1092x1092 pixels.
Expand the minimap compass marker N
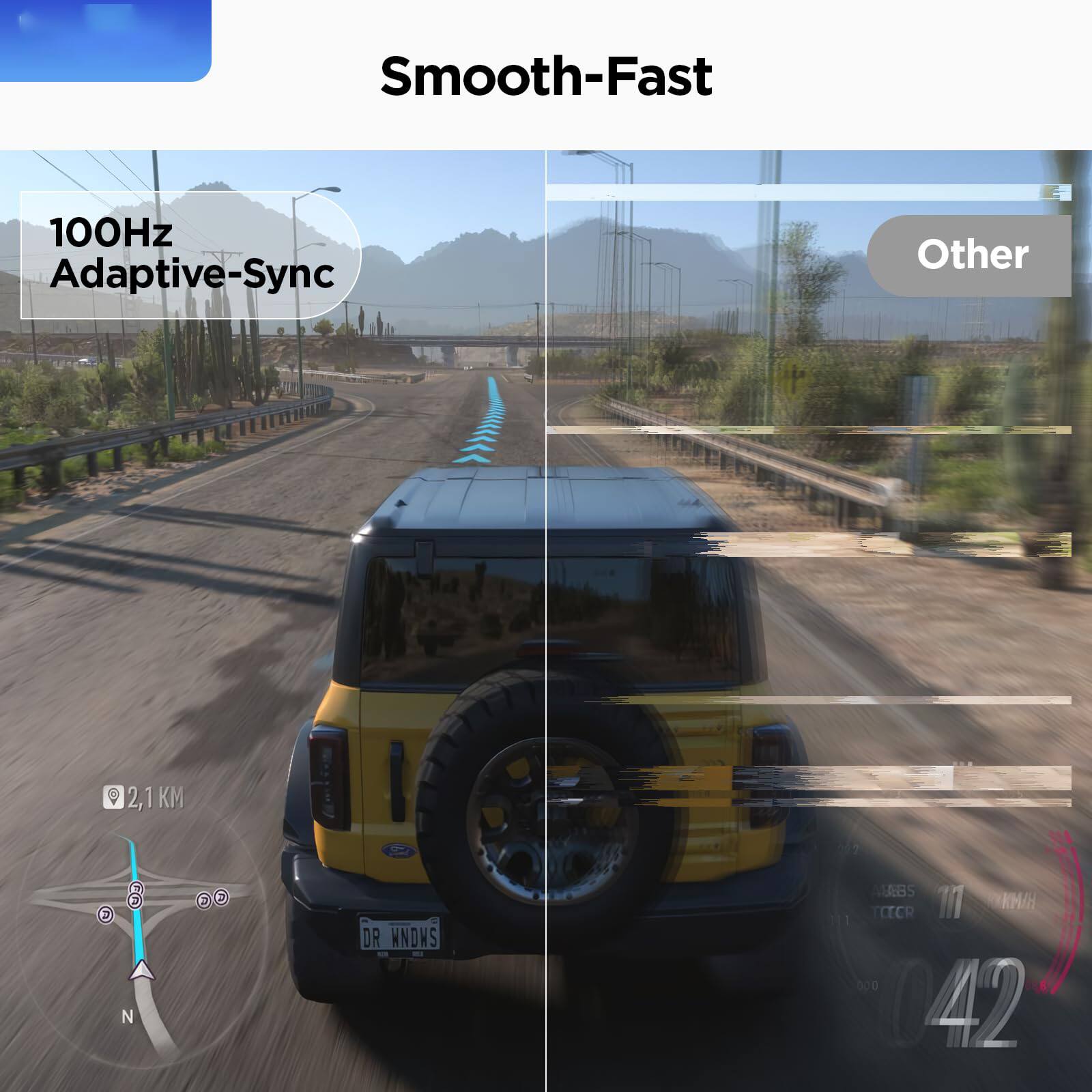tap(128, 1015)
